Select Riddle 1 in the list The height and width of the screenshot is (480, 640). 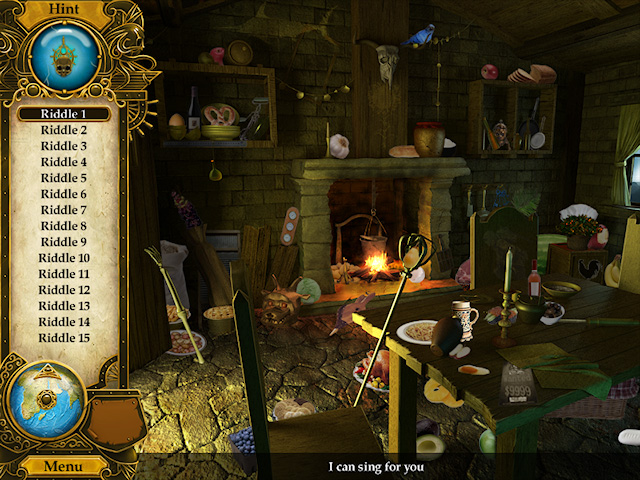(x=63, y=114)
